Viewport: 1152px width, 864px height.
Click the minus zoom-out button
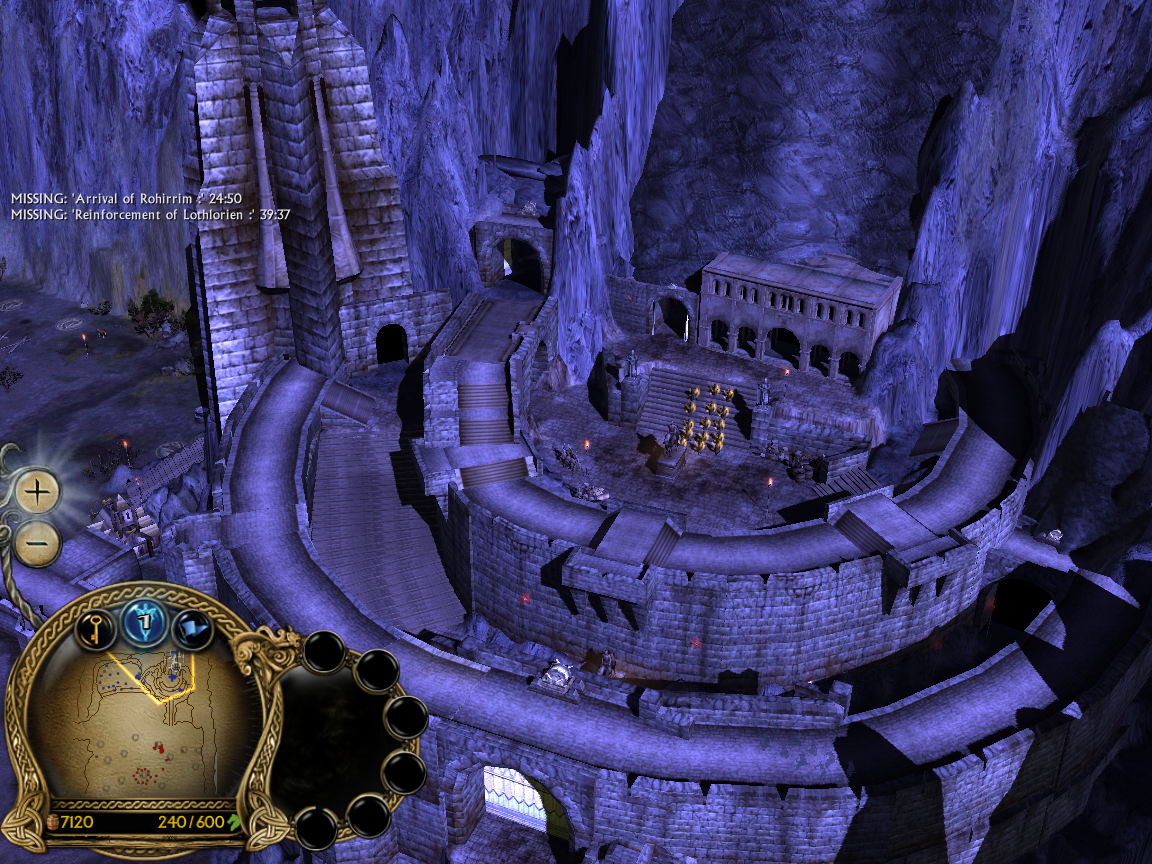tap(38, 543)
